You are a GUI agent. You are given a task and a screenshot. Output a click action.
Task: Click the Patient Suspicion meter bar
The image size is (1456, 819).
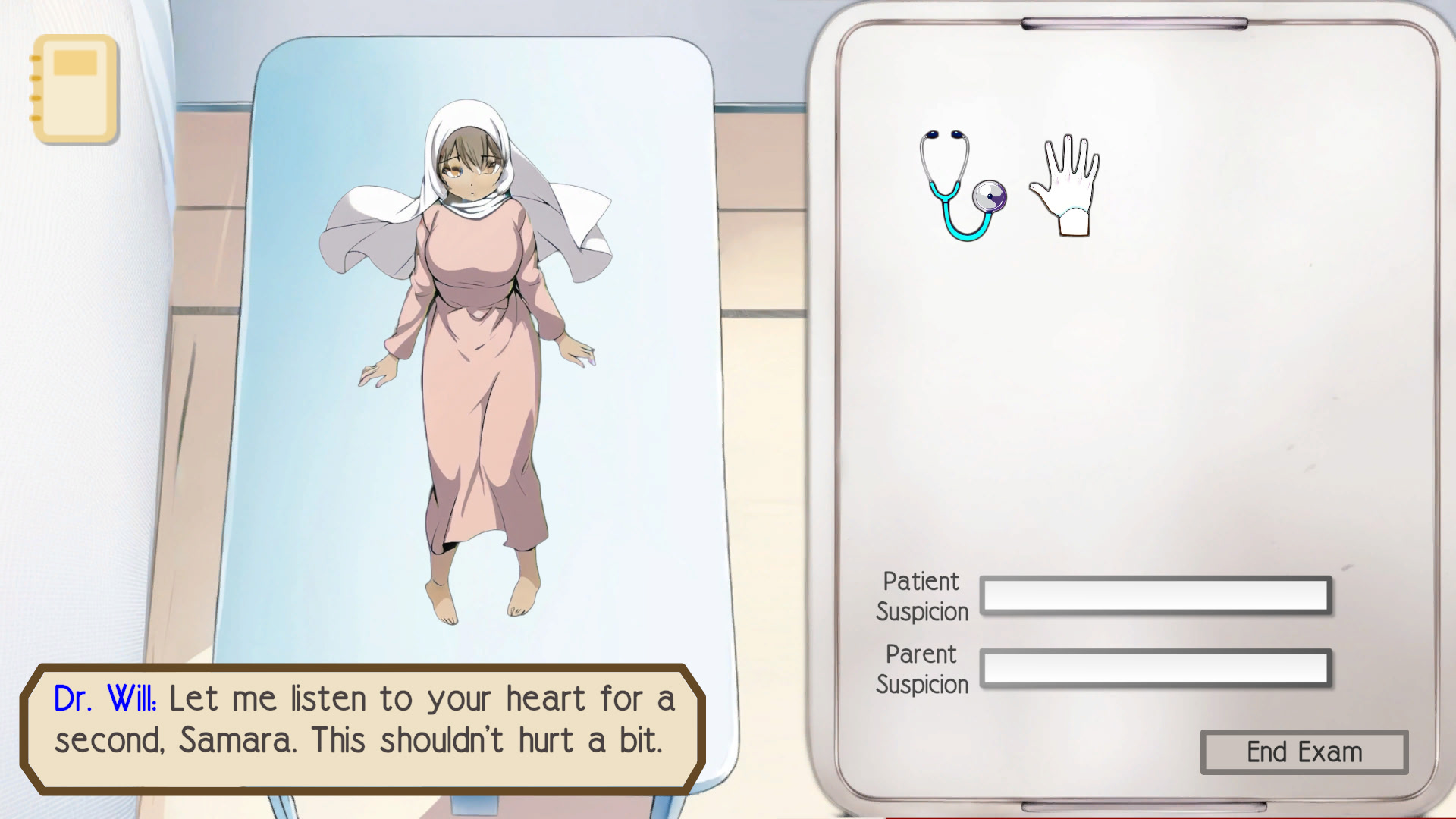click(x=1156, y=596)
